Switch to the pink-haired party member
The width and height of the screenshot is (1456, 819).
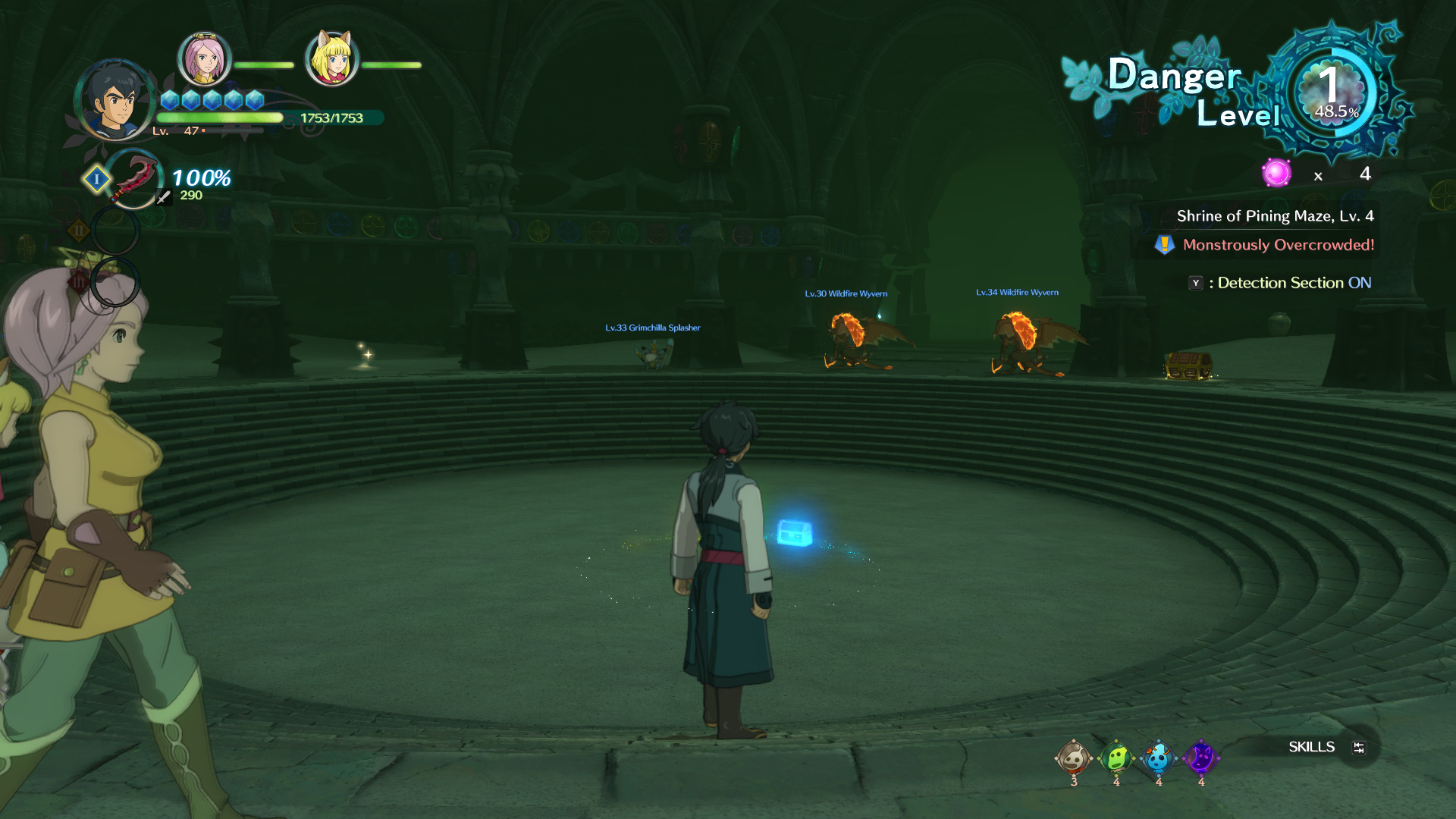tap(203, 59)
